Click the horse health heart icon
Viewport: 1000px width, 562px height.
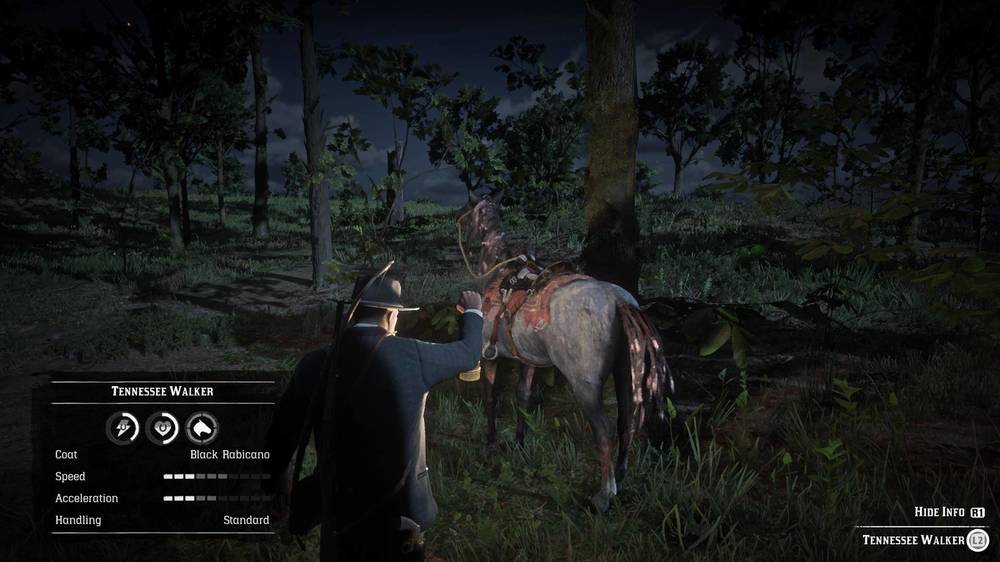tap(162, 428)
